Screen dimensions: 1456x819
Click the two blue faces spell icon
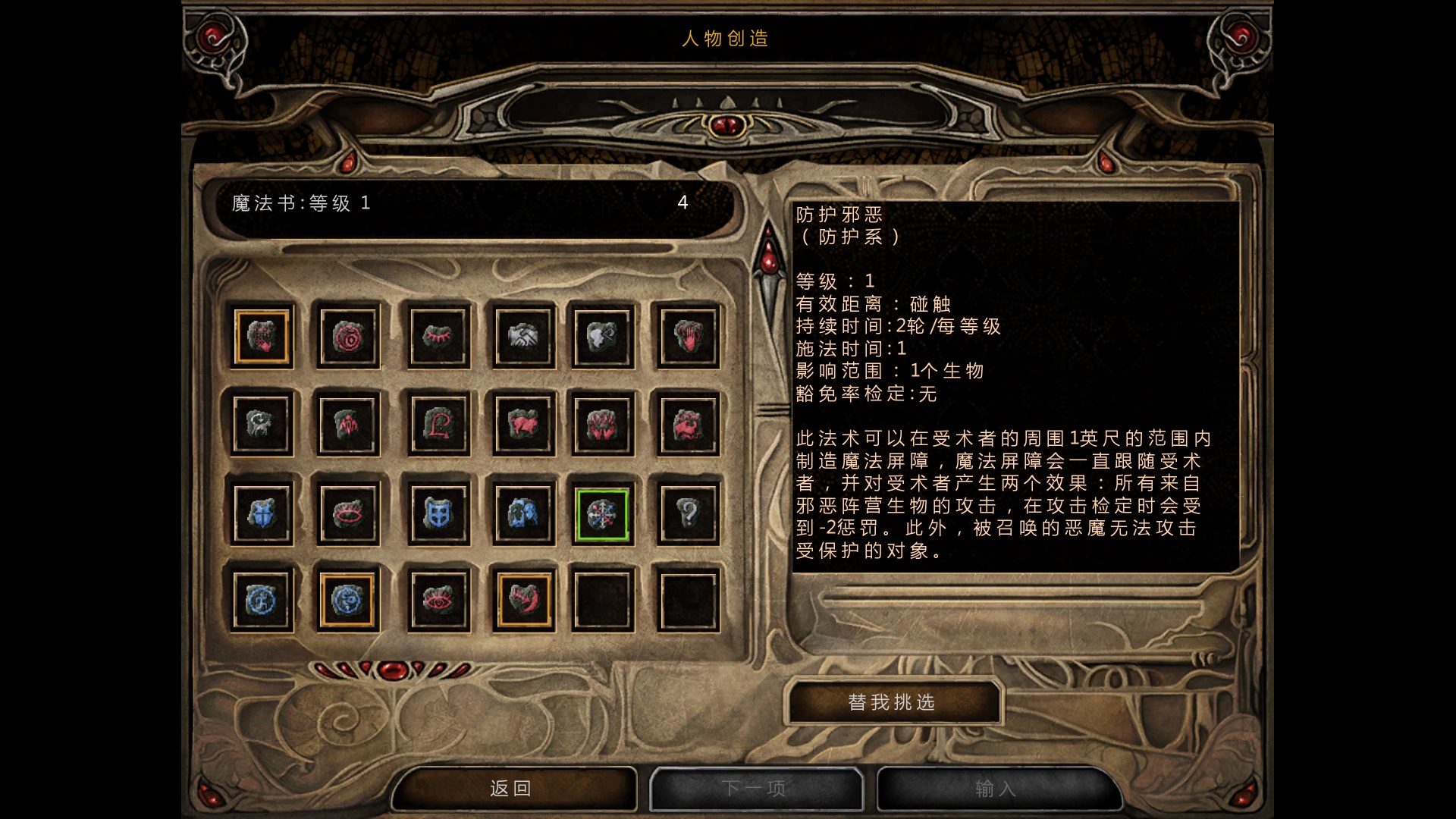523,513
